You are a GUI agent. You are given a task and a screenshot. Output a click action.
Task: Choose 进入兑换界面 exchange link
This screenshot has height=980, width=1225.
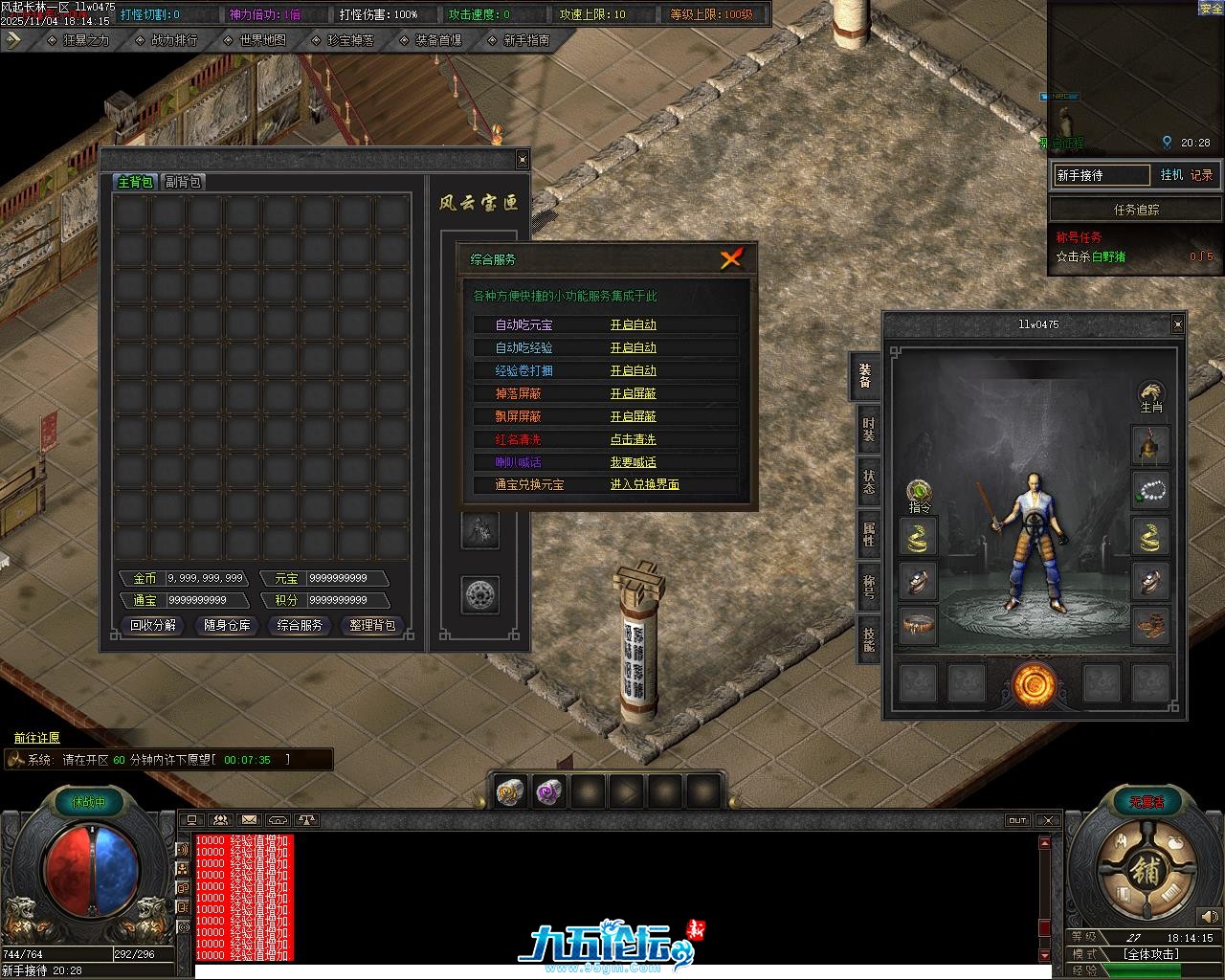click(x=645, y=484)
